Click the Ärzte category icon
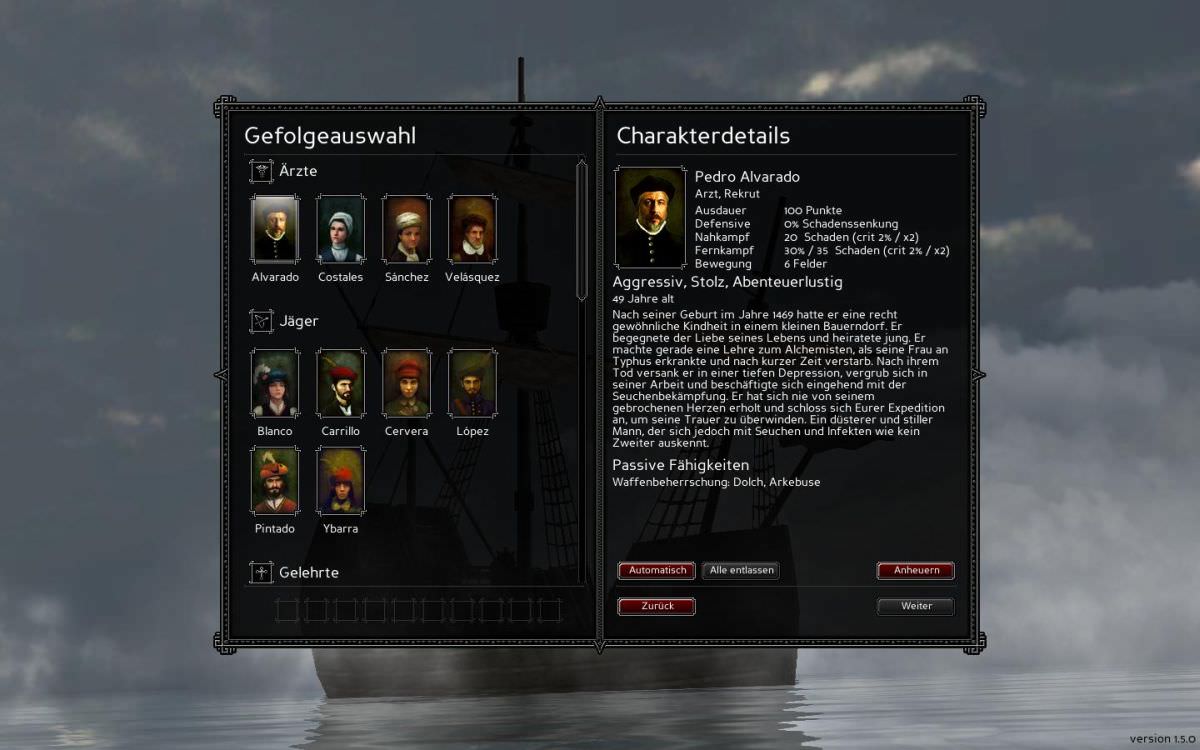Screen dimensions: 1200x750 261,171
